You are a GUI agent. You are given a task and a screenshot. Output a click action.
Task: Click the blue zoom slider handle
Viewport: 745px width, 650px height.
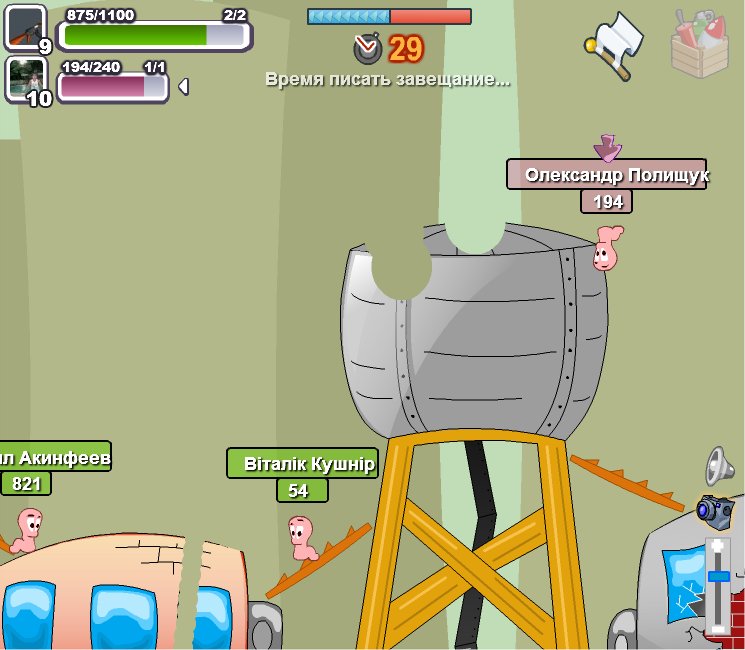pos(718,577)
